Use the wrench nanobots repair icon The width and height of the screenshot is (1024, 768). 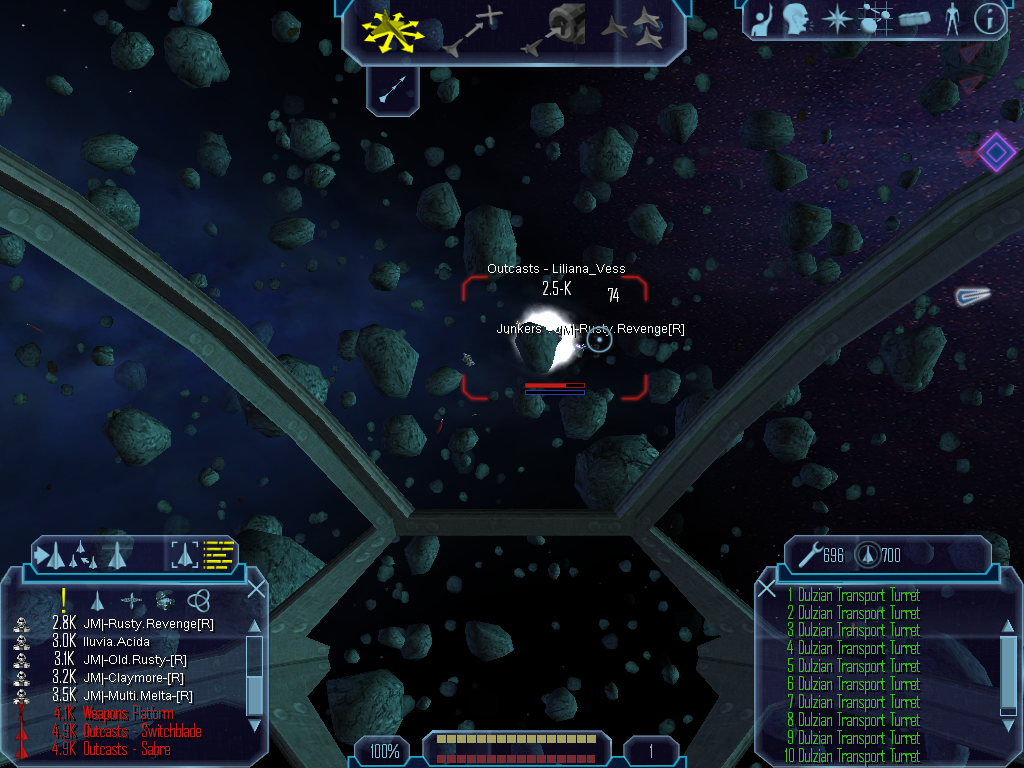pyautogui.click(x=808, y=554)
